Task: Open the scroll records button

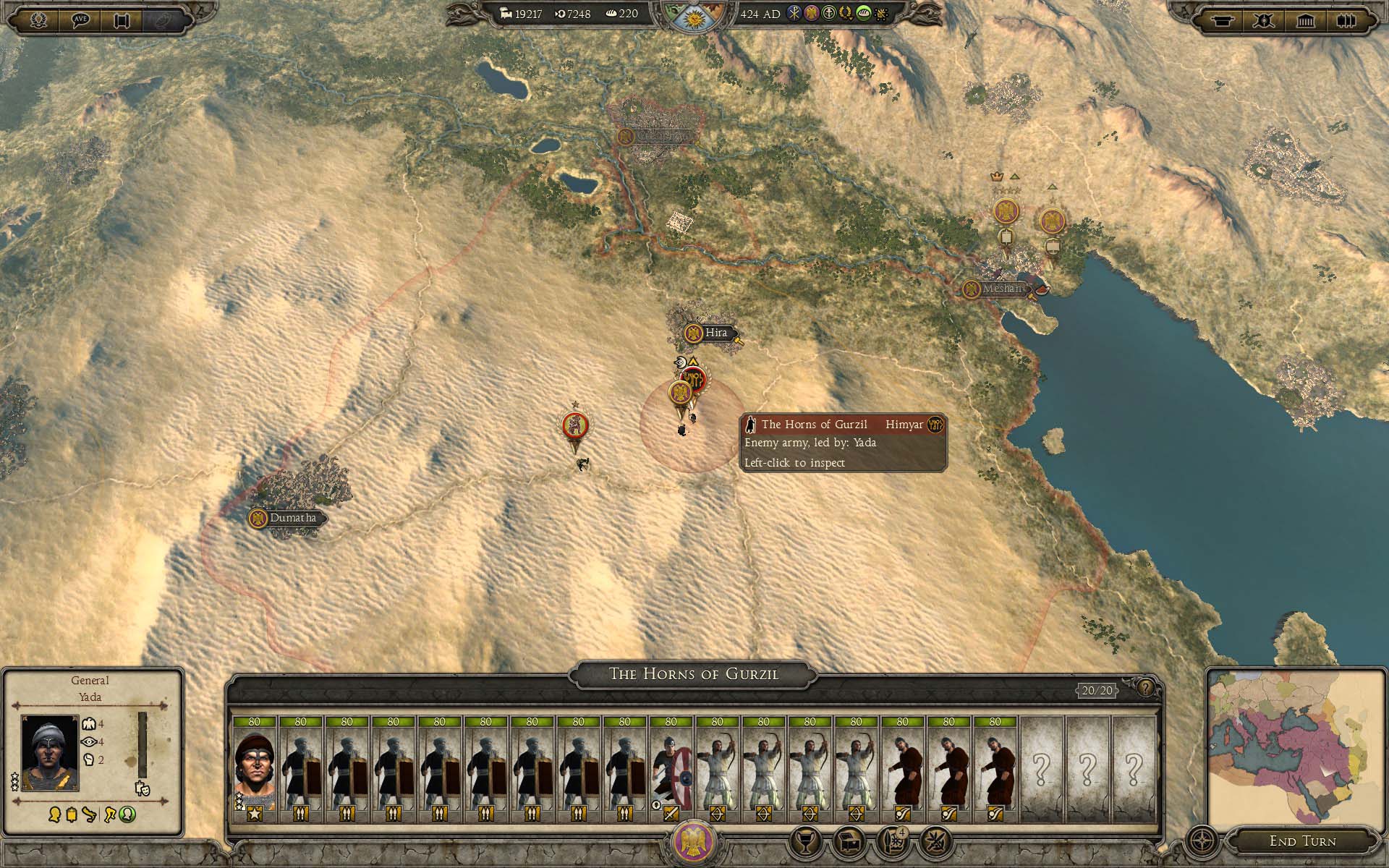Action: (121, 20)
